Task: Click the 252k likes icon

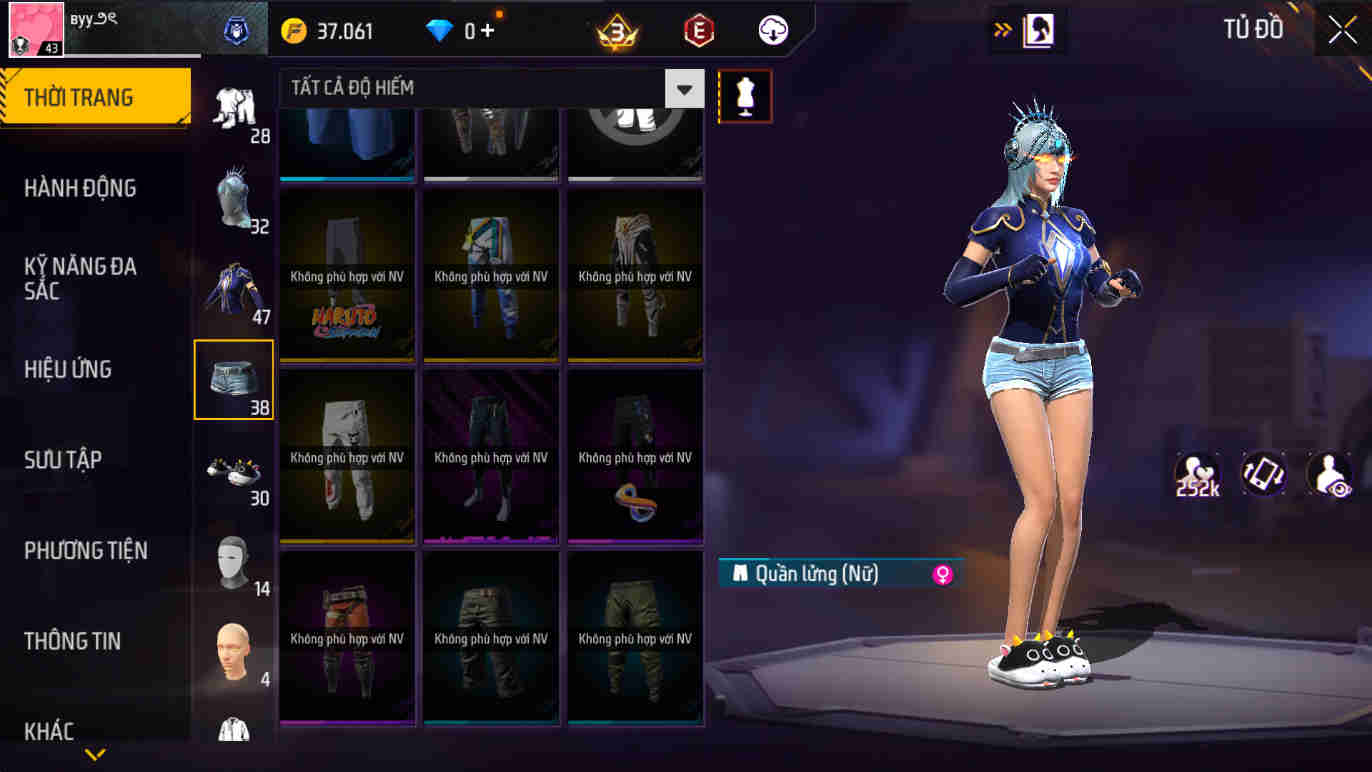Action: [x=1196, y=473]
